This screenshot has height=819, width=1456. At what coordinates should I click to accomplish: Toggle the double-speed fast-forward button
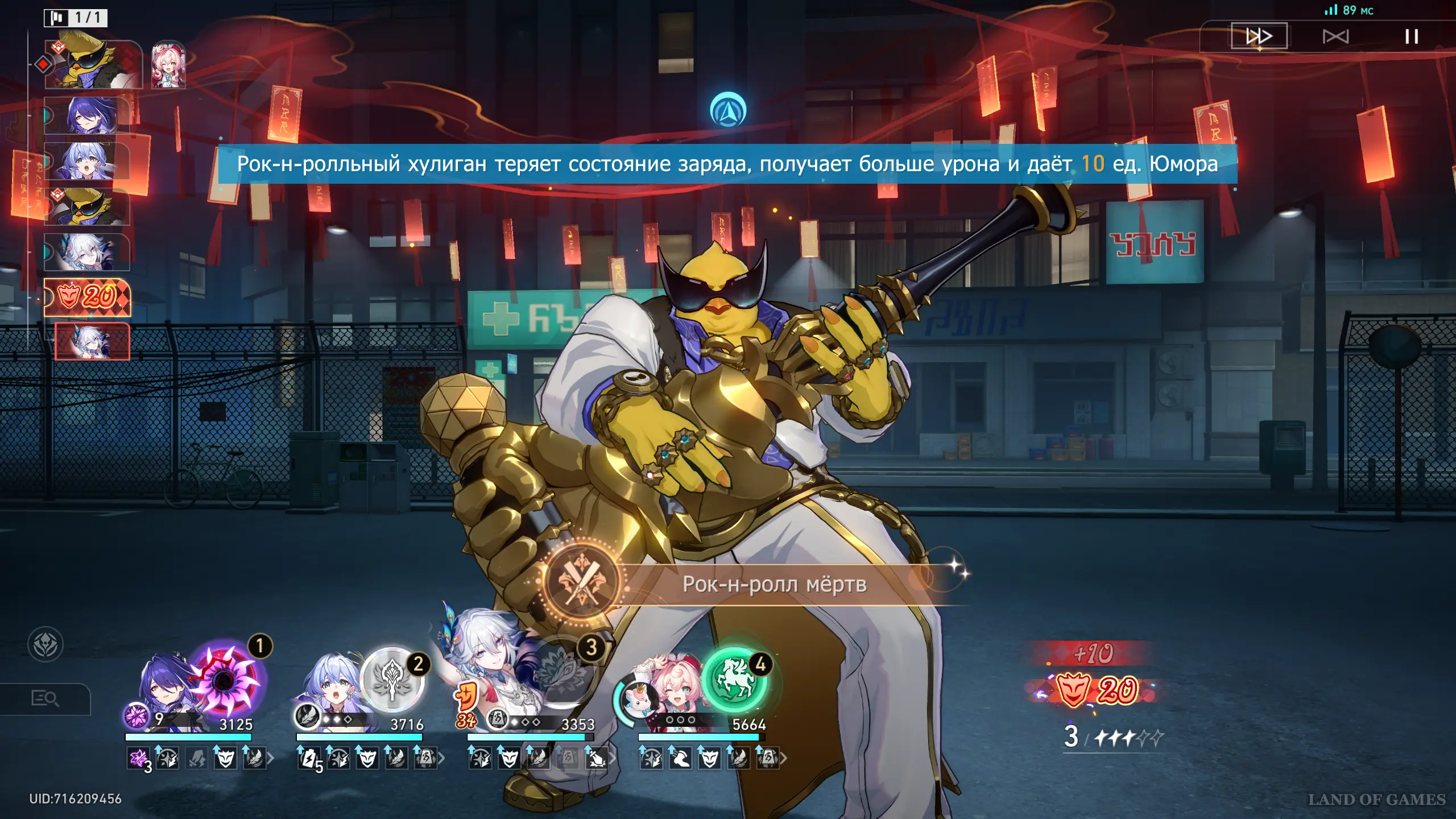1259,36
